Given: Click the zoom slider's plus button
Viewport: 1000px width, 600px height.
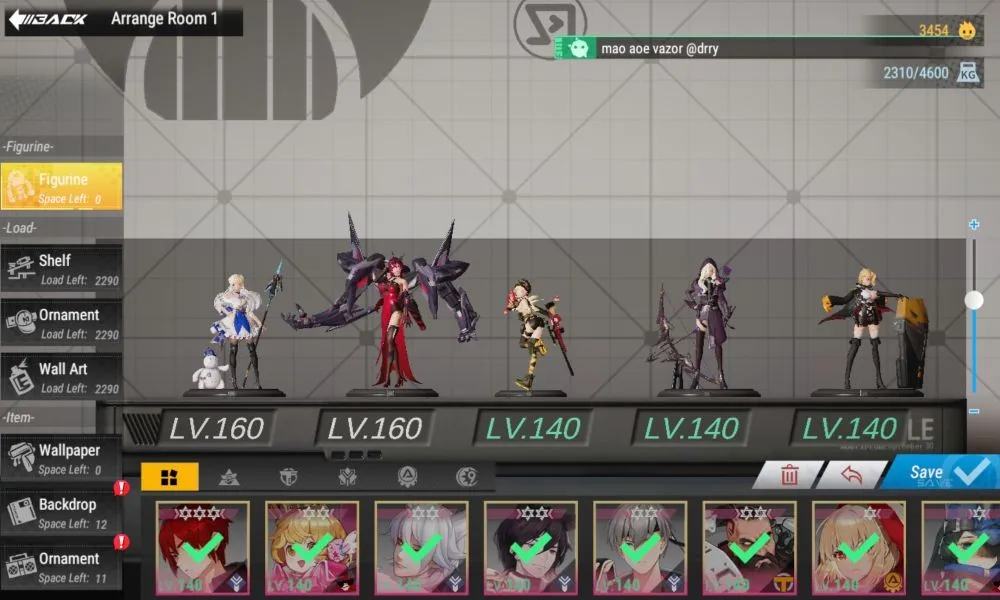Looking at the screenshot, I should pyautogui.click(x=974, y=225).
